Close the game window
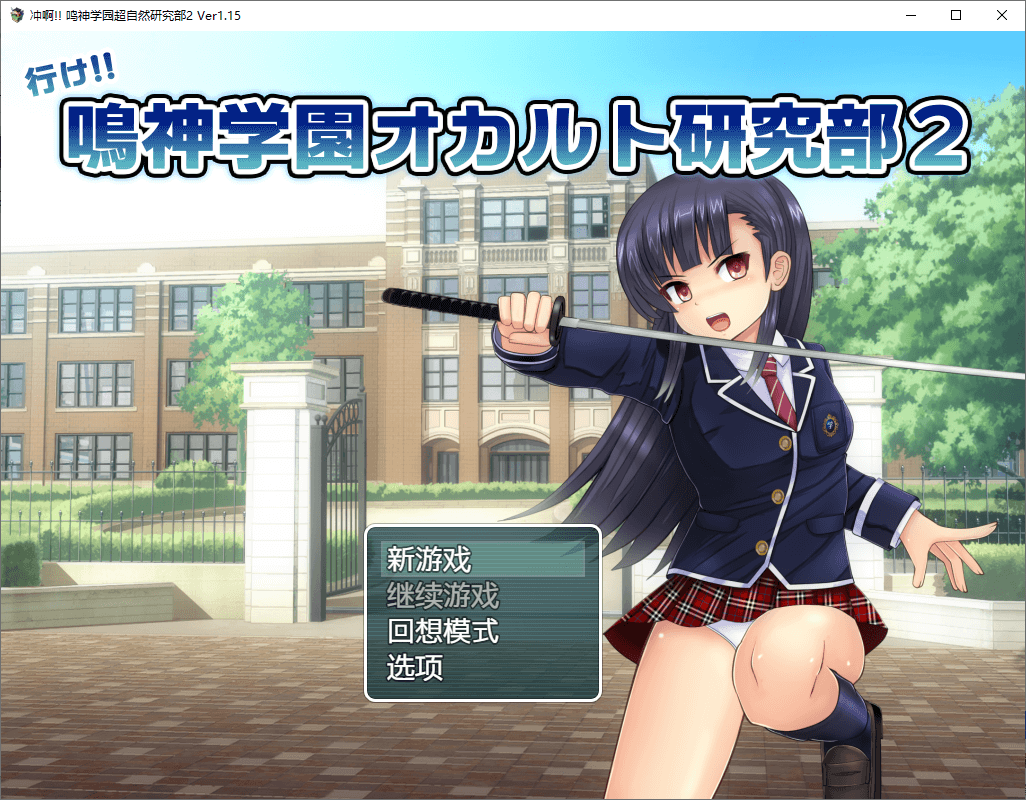 click(x=1002, y=15)
